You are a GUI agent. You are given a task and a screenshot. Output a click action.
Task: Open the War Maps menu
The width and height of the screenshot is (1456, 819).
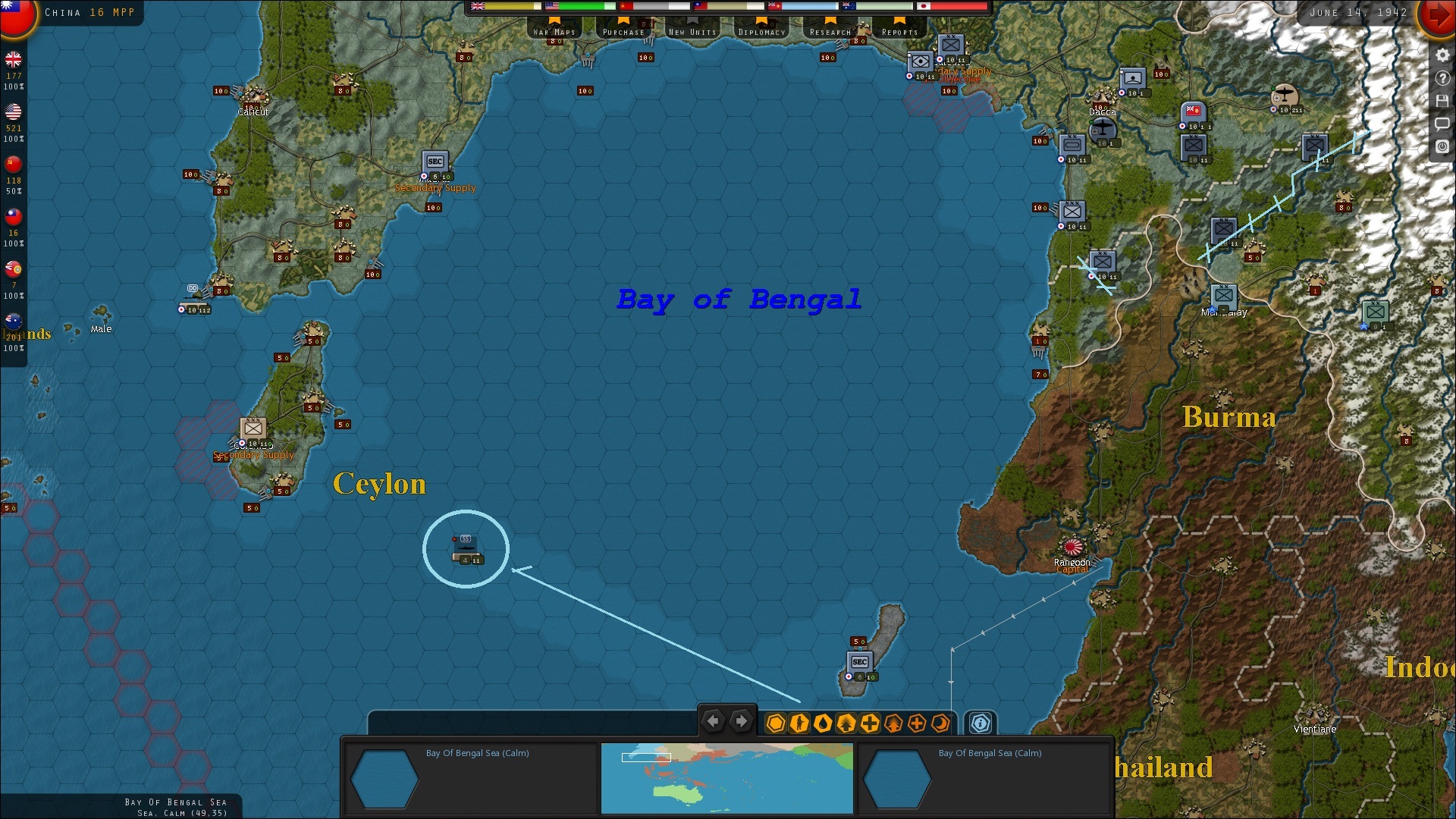coord(554,32)
